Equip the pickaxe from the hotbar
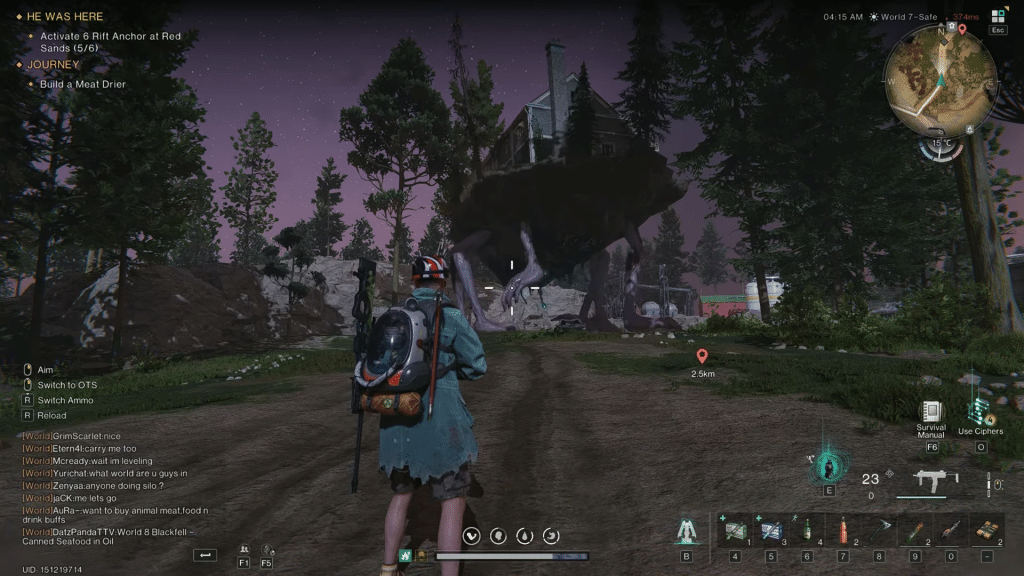The width and height of the screenshot is (1024, 576). pyautogui.click(x=879, y=530)
